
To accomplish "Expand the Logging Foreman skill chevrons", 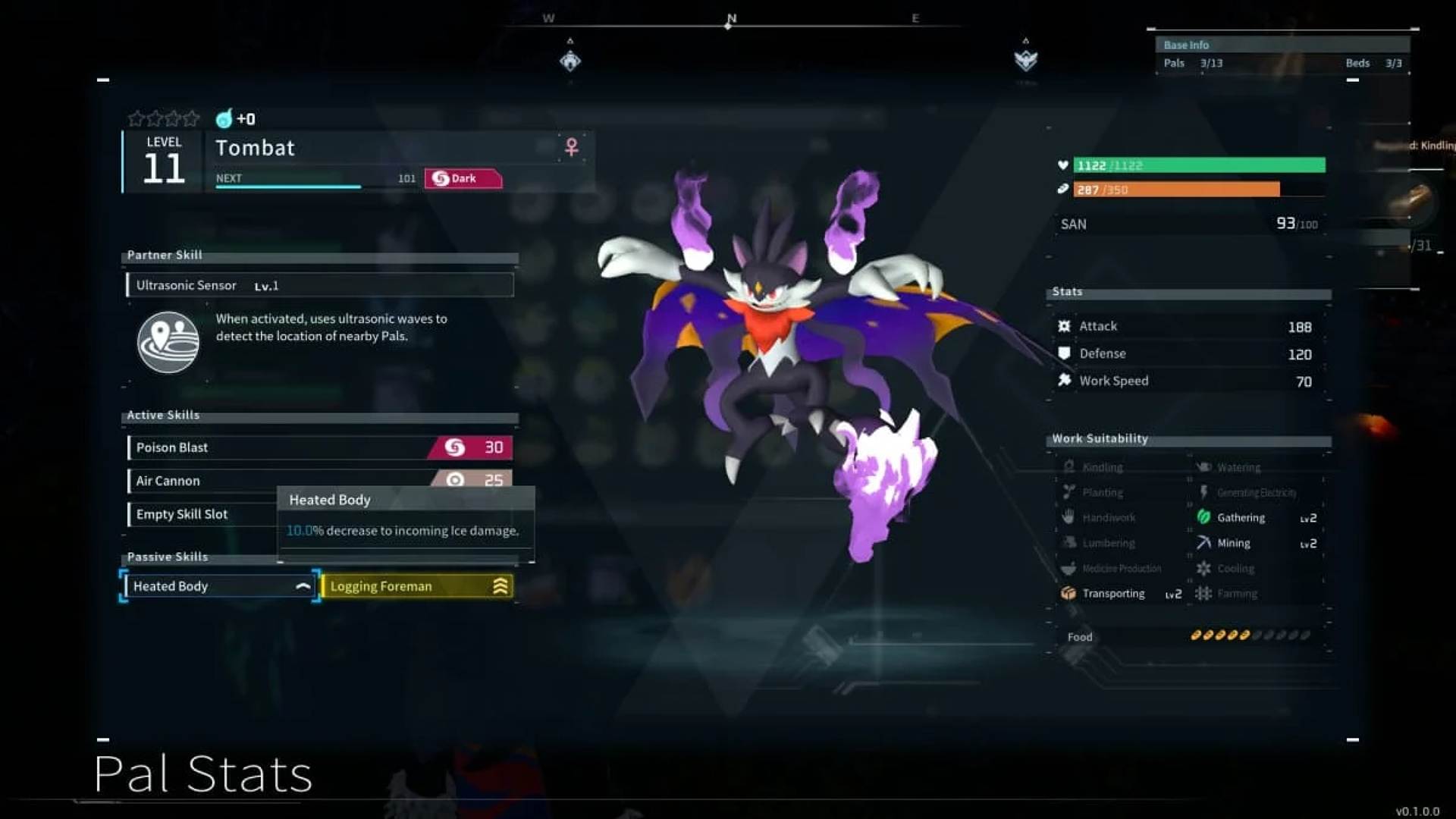I will pyautogui.click(x=500, y=585).
